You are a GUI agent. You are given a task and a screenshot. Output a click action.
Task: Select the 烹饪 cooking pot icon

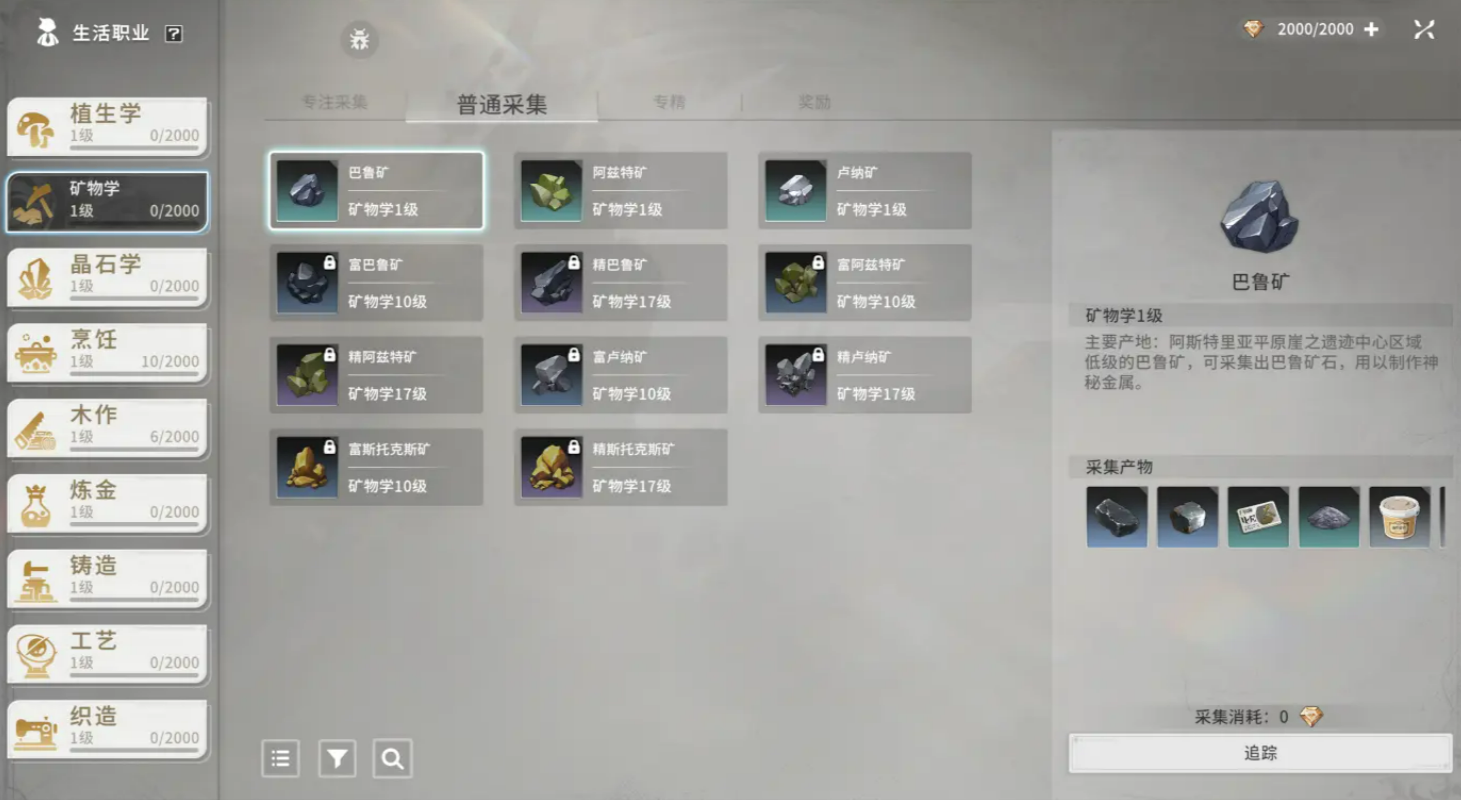[38, 352]
